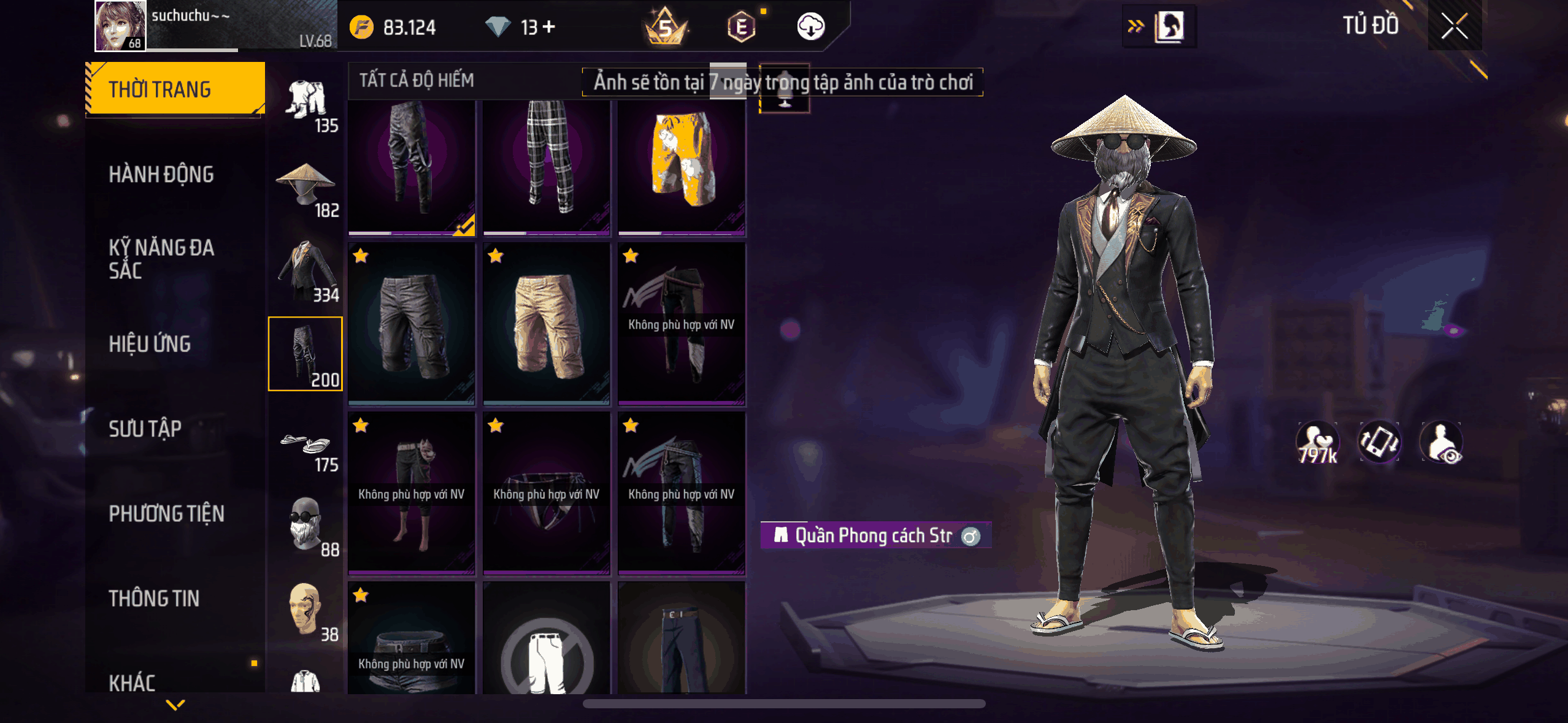This screenshot has height=723, width=1568.
Task: Pick the dark gray cargo shorts
Action: [x=412, y=324]
